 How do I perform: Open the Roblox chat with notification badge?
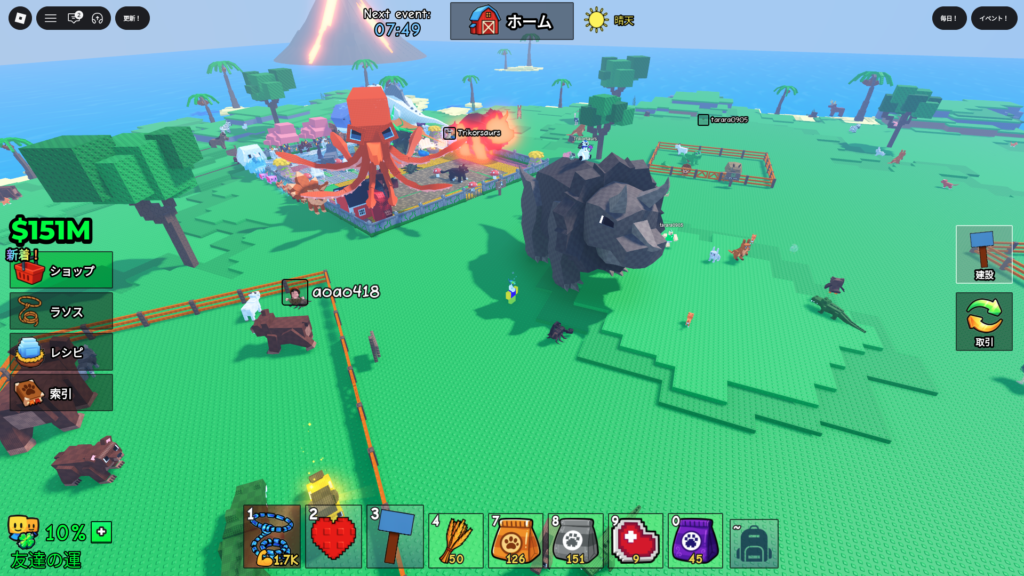coord(74,18)
